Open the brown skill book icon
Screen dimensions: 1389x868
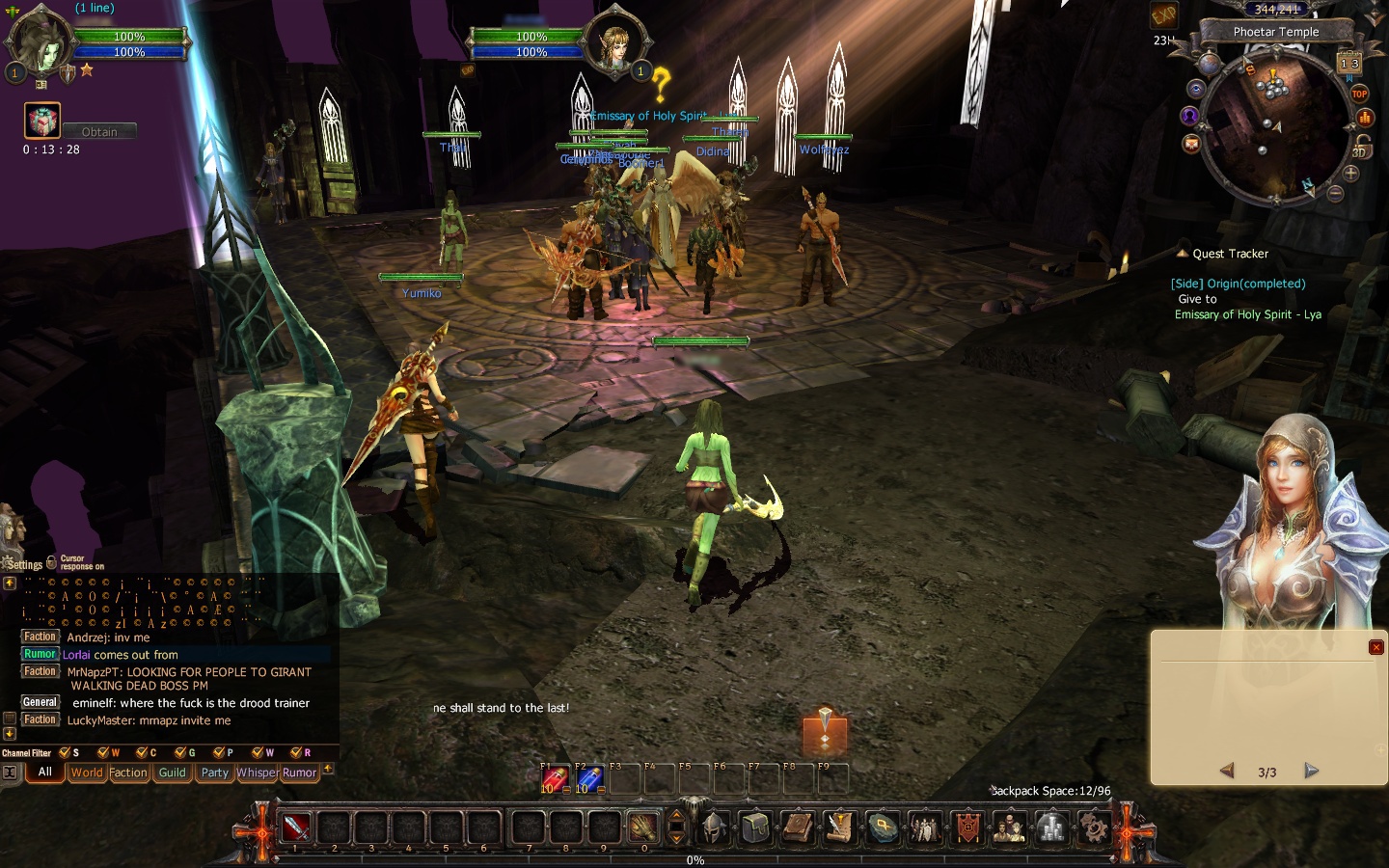click(798, 827)
